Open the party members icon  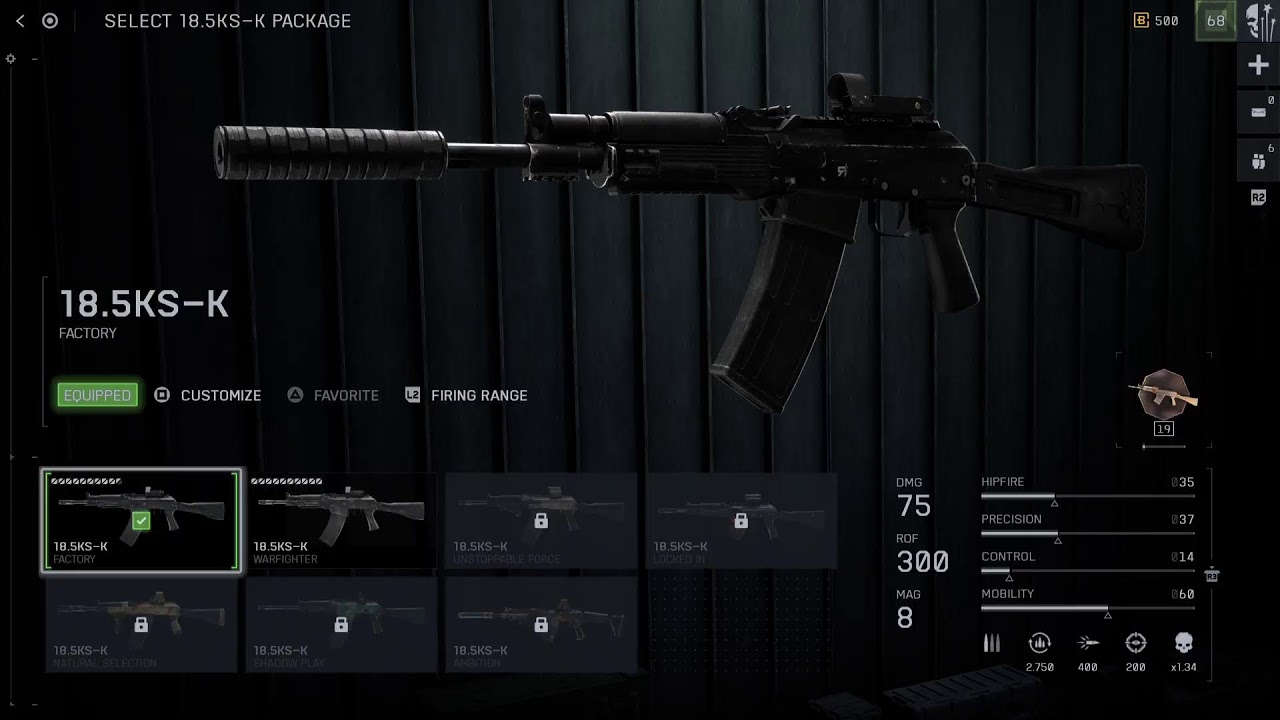pyautogui.click(x=1258, y=160)
